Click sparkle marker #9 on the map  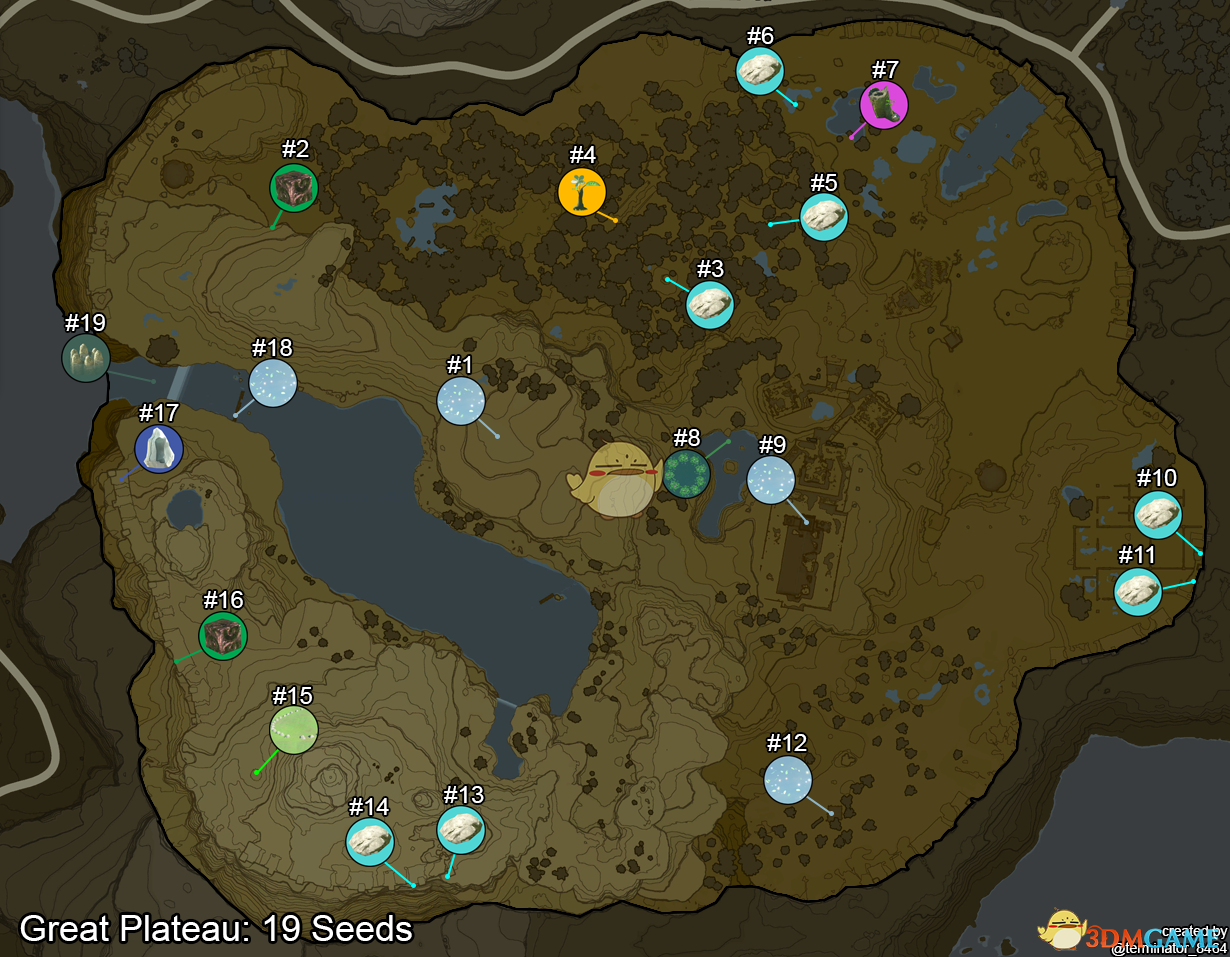[771, 480]
